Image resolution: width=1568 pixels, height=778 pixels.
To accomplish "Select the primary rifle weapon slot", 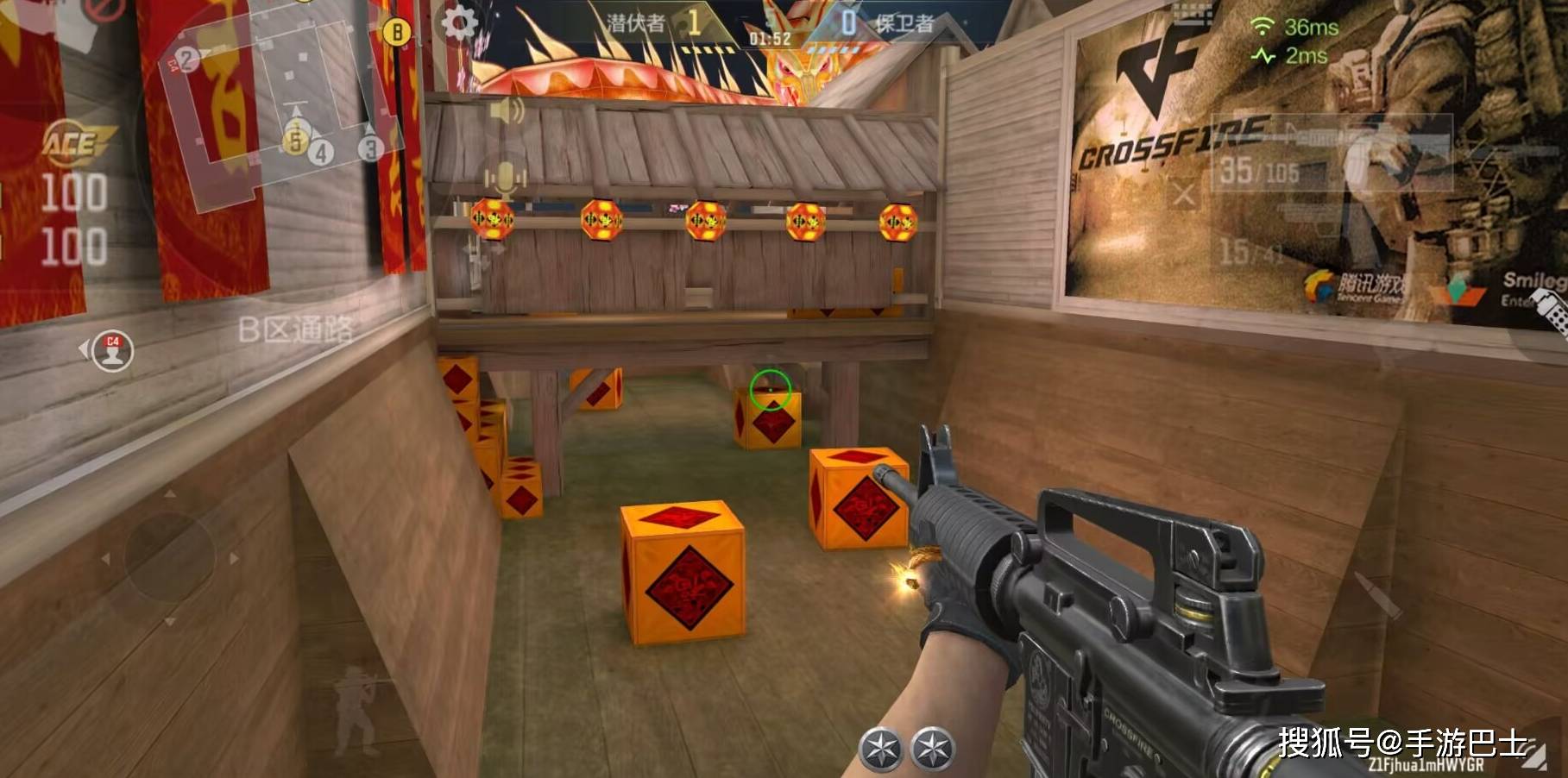I will pos(1333,154).
